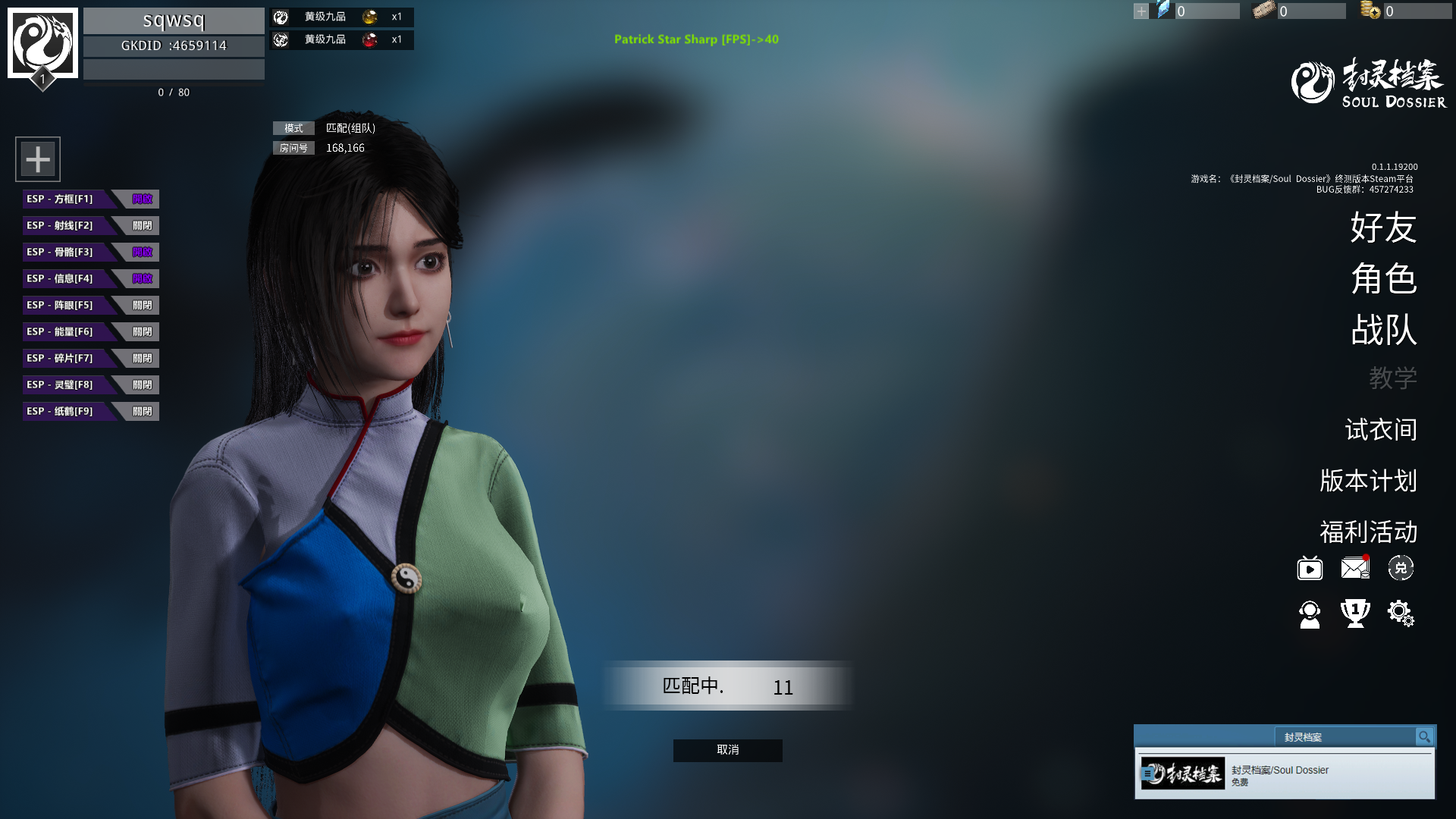Enter the 试衣间 fitting room
This screenshot has height=819, width=1456.
(1380, 430)
